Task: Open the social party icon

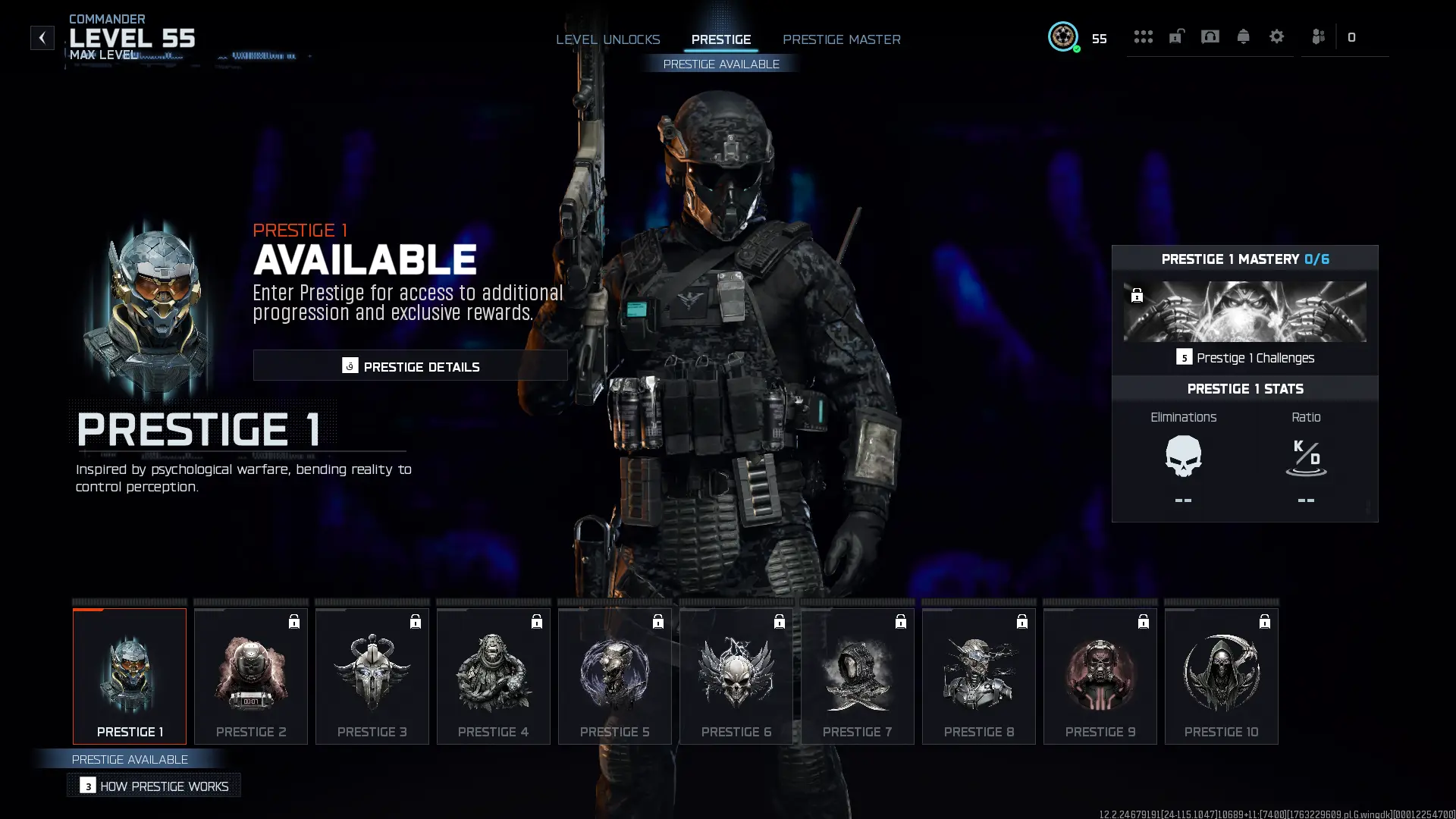Action: point(1318,36)
